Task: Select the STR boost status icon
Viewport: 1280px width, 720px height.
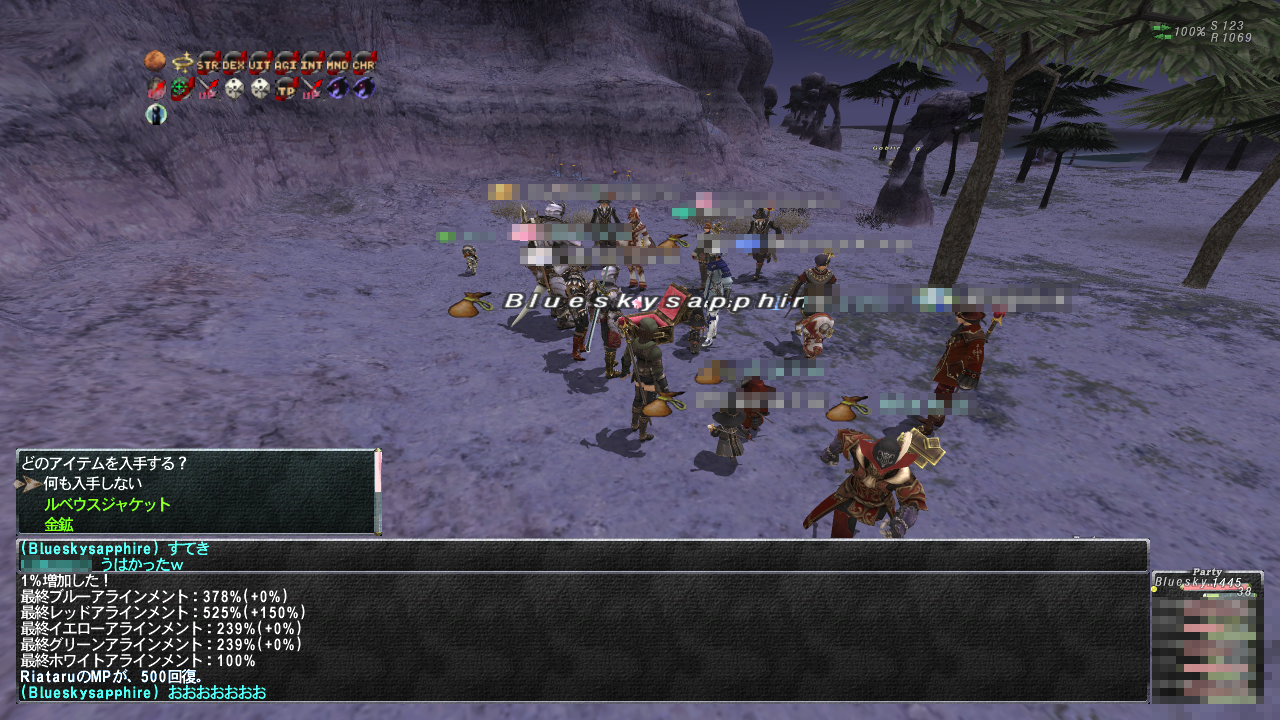Action: pos(208,63)
